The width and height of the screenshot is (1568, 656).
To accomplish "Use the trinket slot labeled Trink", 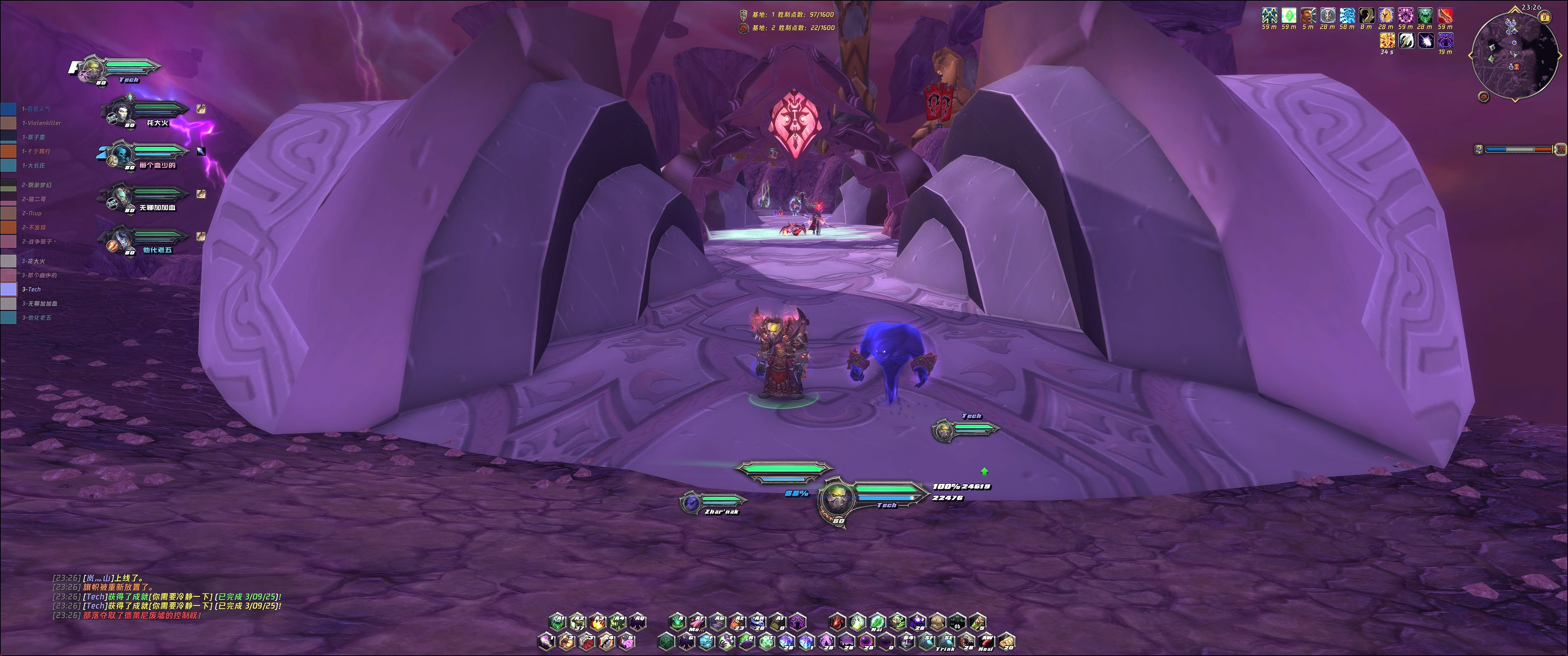I will pos(946,641).
